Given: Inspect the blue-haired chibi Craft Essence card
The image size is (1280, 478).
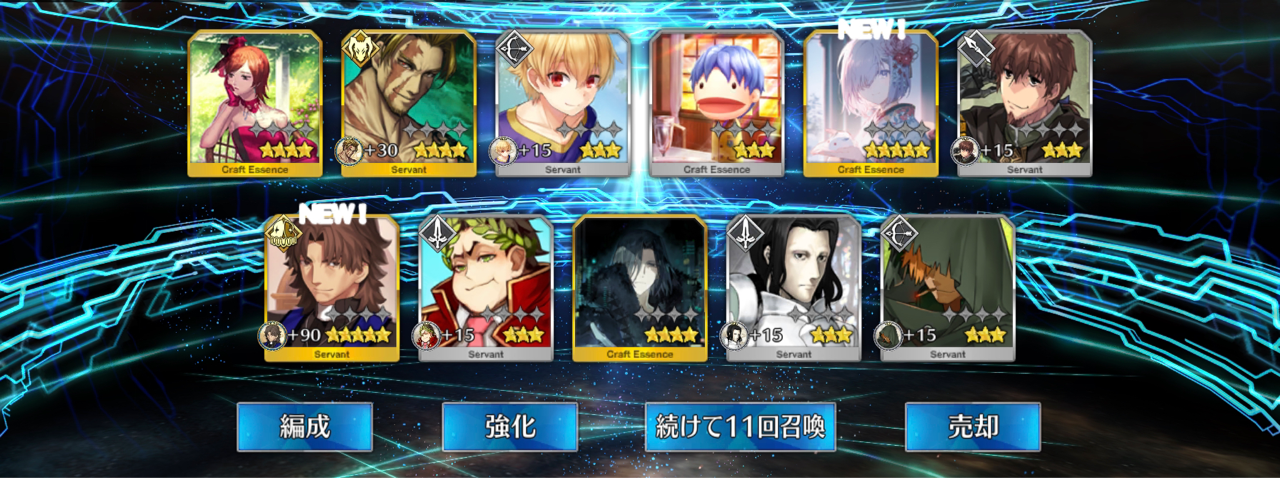Looking at the screenshot, I should coord(716,102).
